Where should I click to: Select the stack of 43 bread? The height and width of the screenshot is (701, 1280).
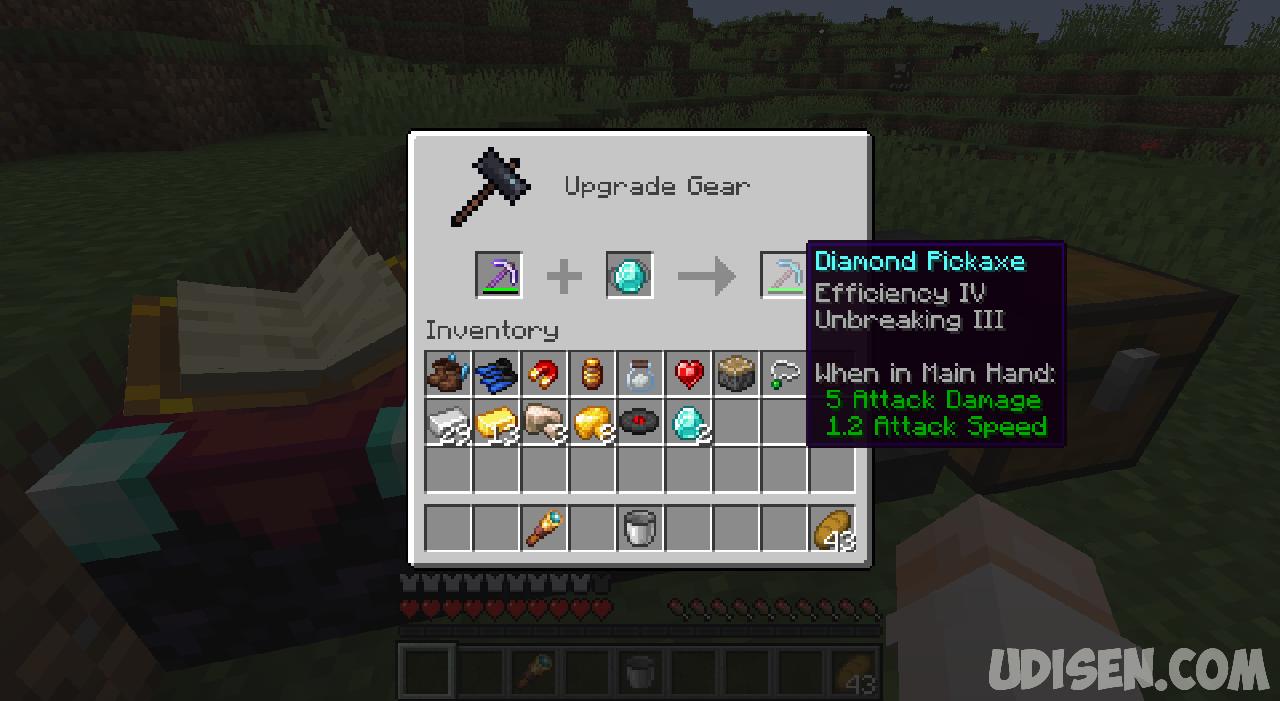[x=832, y=528]
